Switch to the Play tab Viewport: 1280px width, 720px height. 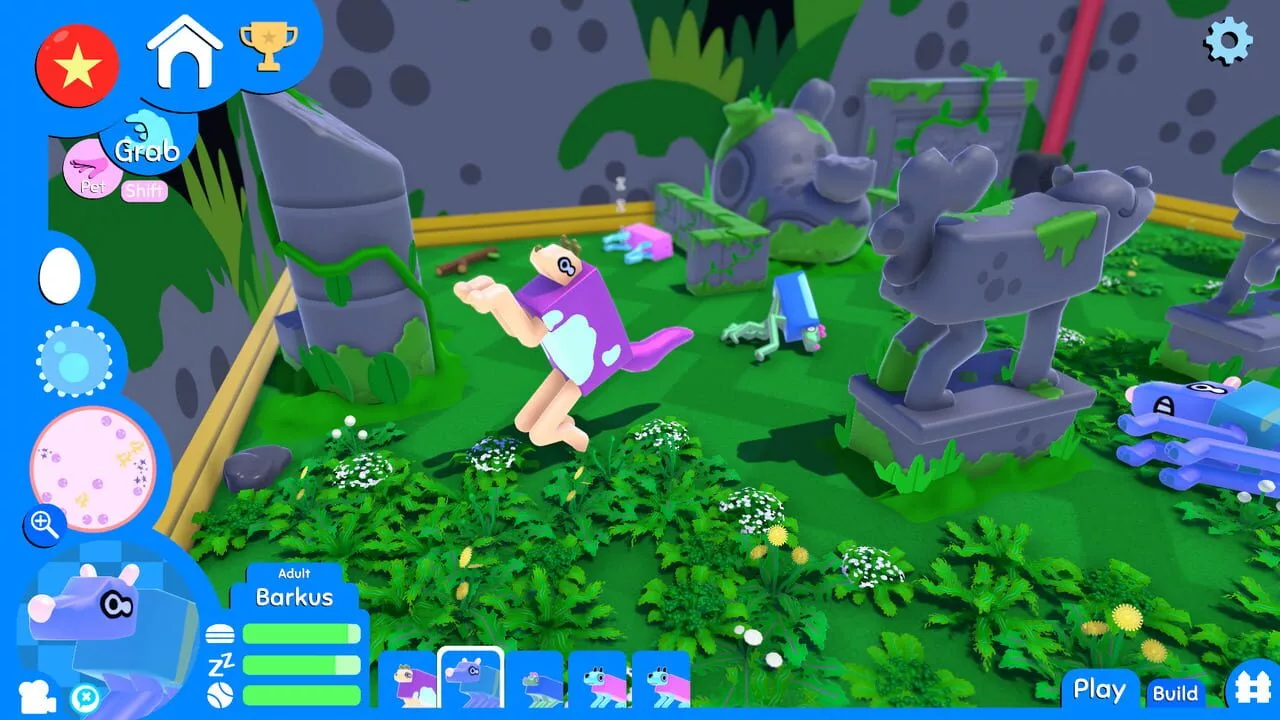click(1099, 689)
